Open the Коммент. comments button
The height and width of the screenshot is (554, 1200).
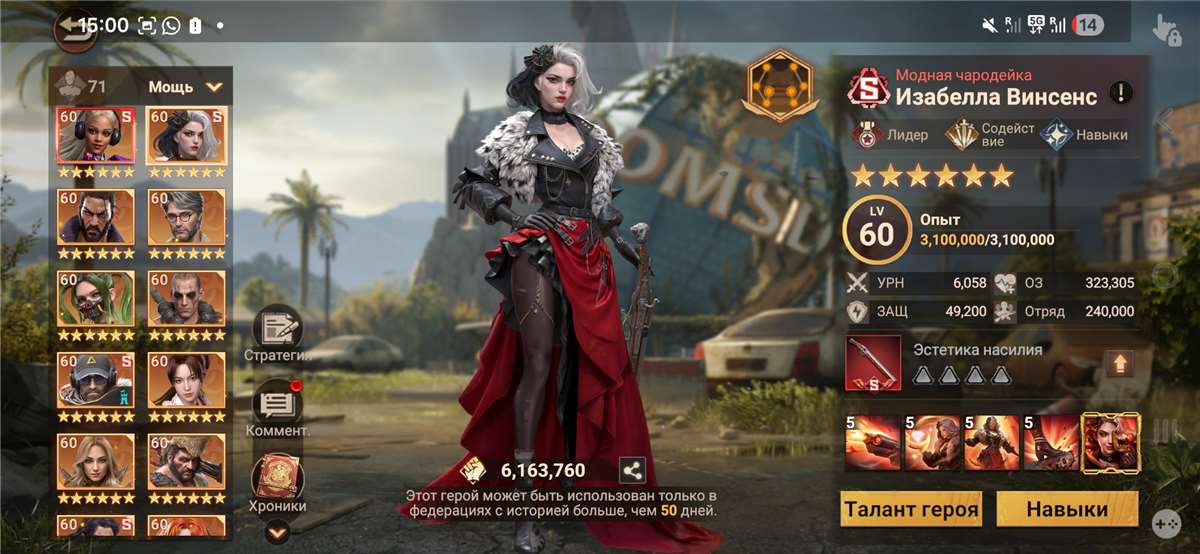pyautogui.click(x=277, y=405)
